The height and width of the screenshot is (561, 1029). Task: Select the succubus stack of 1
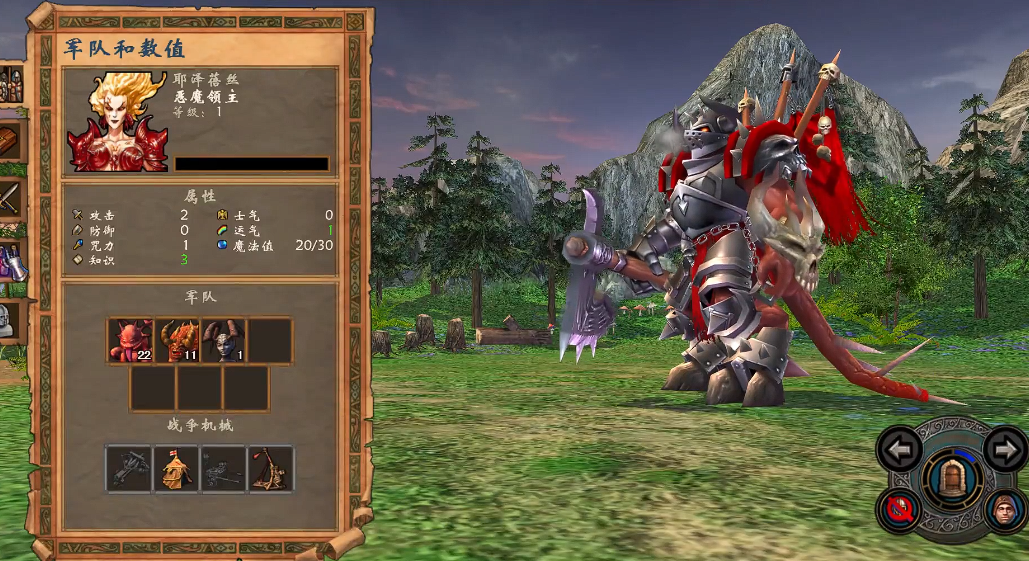[x=224, y=341]
